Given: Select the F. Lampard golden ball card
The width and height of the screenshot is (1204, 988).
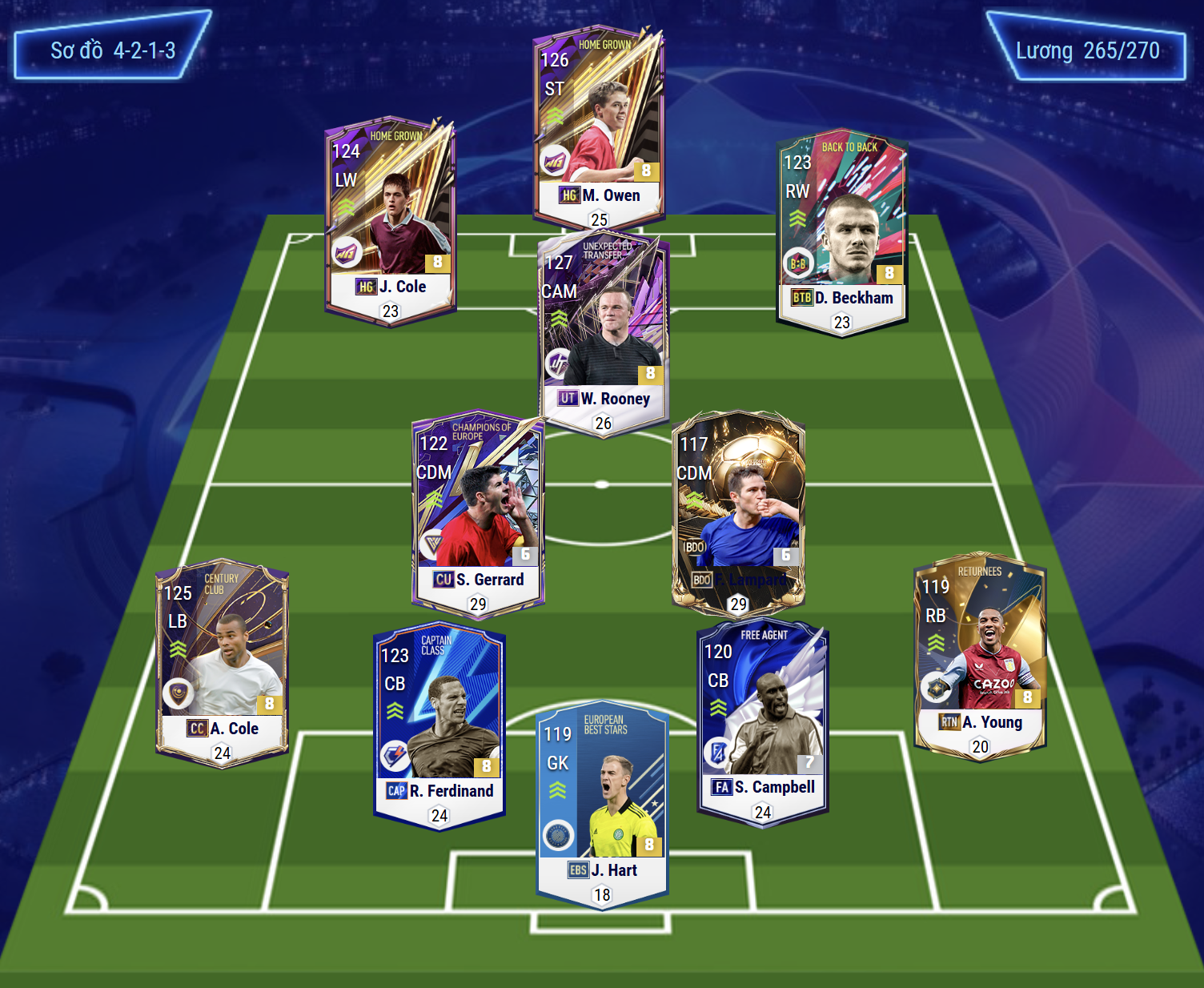Looking at the screenshot, I should (x=738, y=514).
